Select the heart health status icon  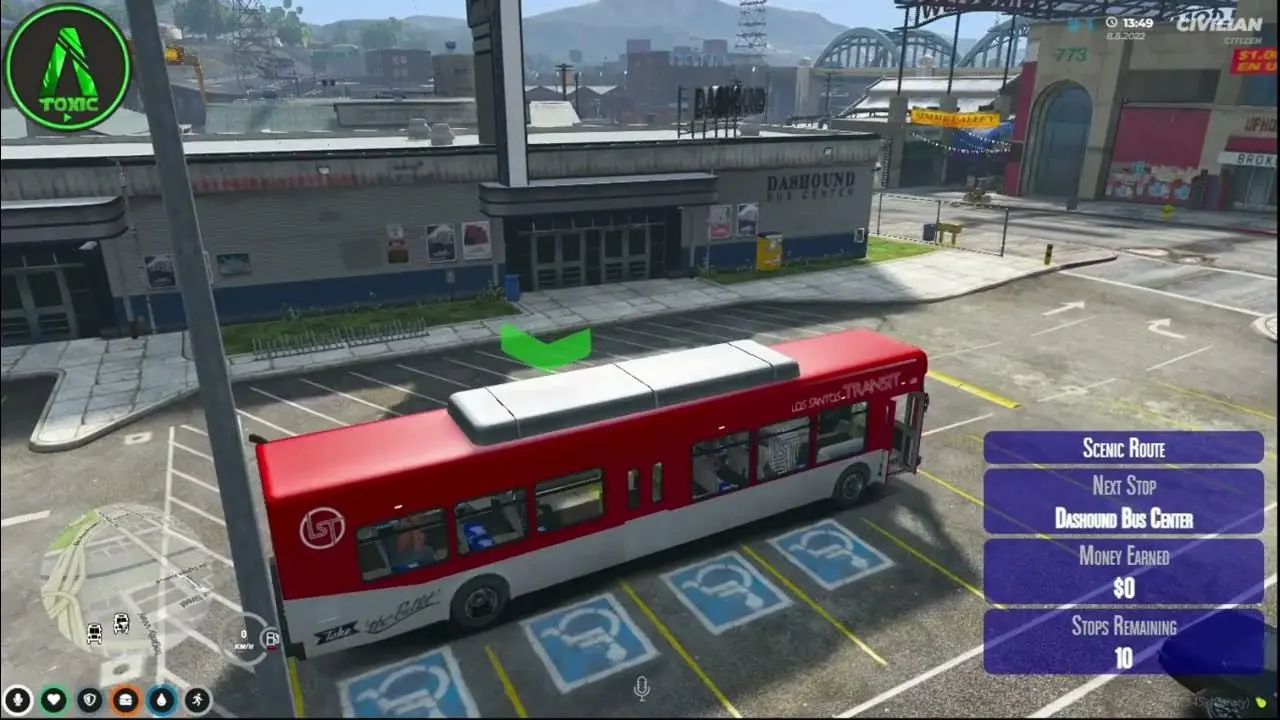(x=53, y=699)
